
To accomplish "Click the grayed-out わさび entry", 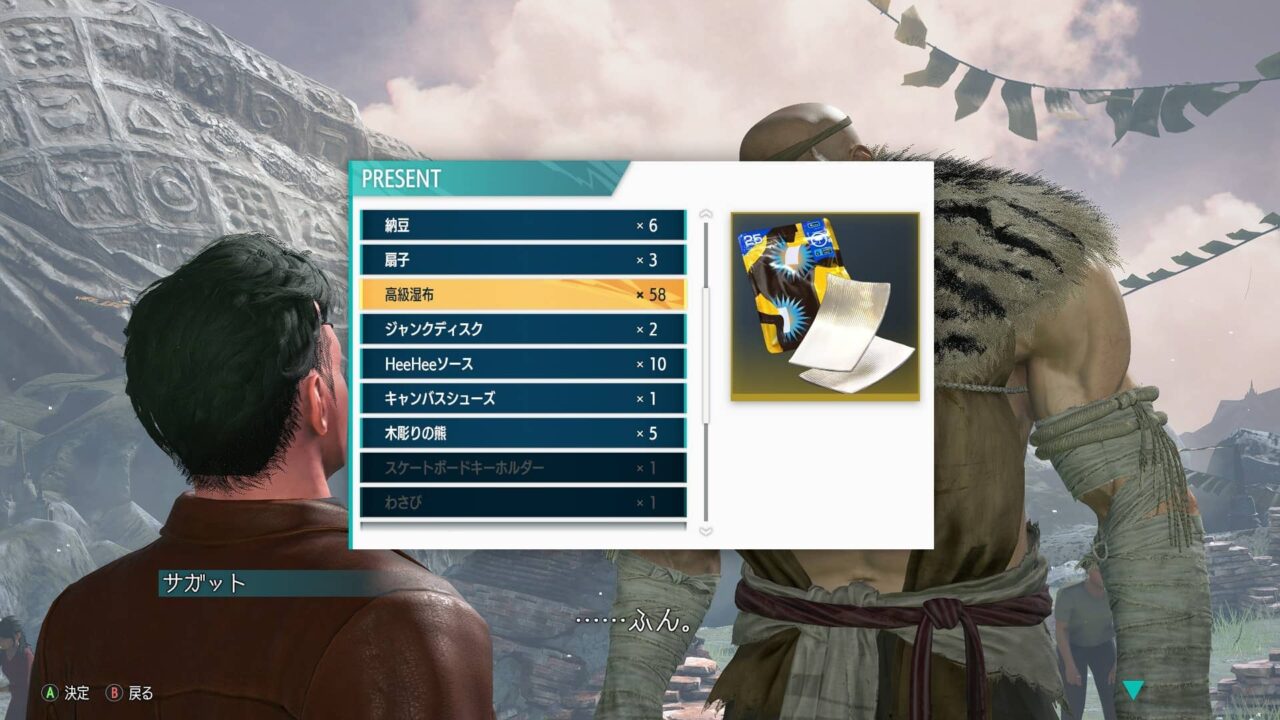I will 520,502.
